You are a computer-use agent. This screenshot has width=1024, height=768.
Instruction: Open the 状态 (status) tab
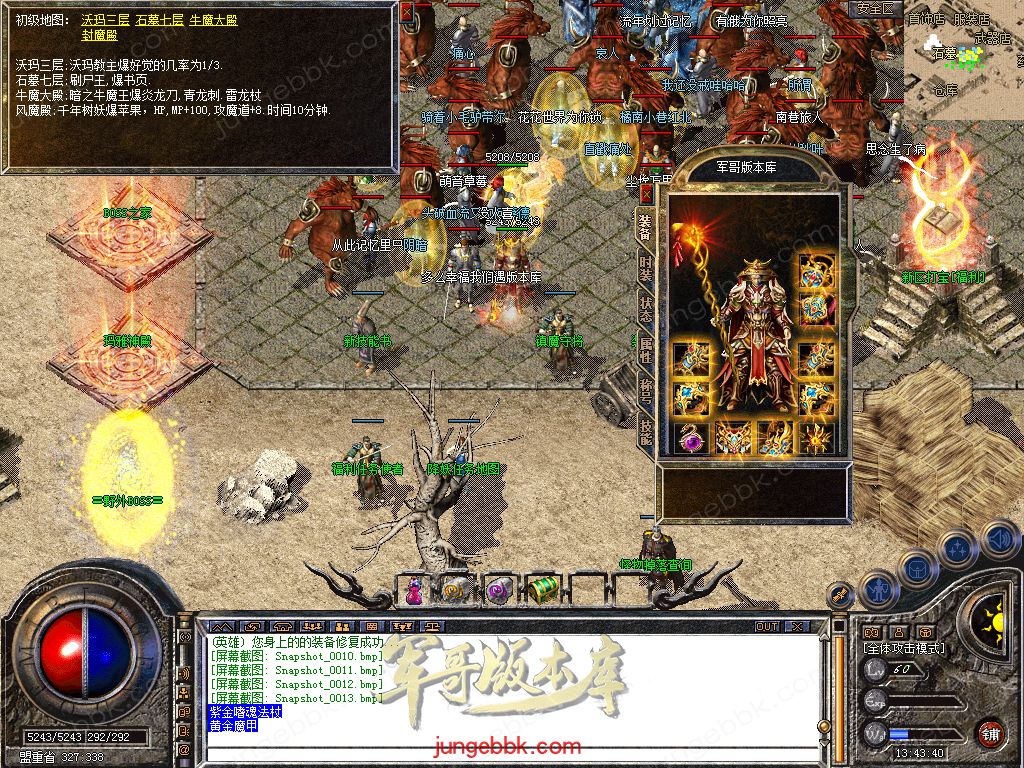pos(646,310)
